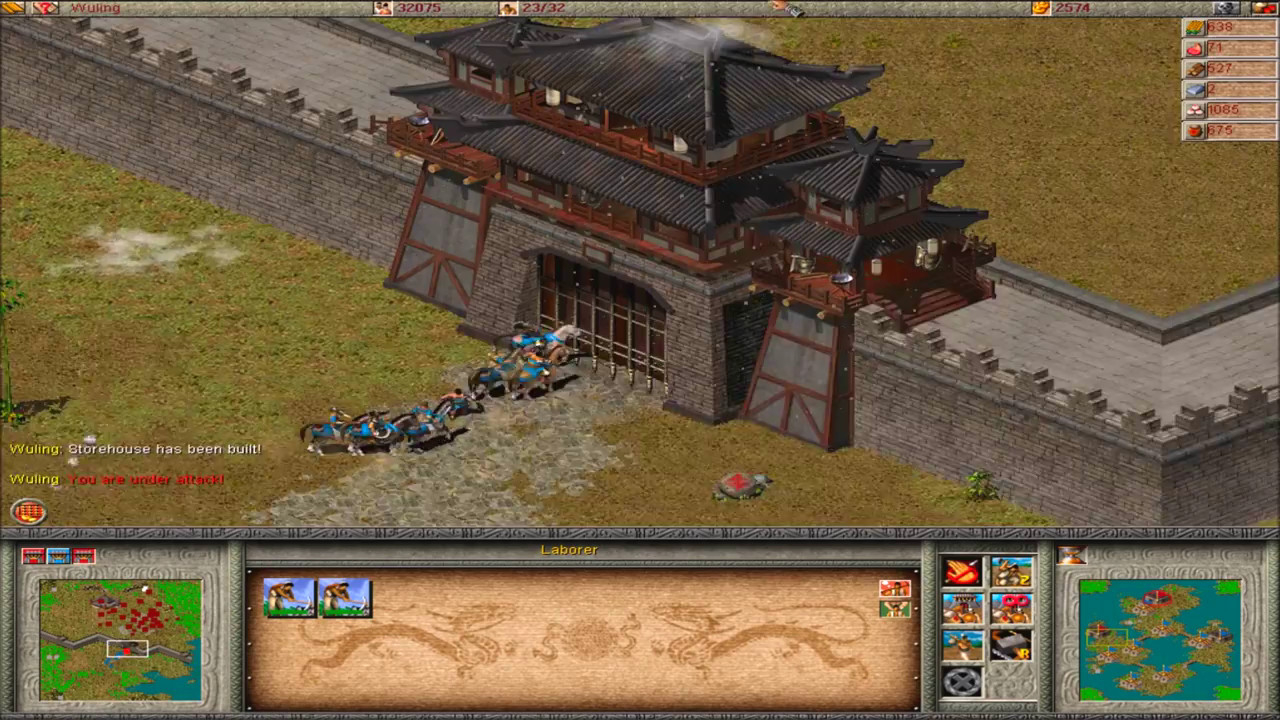Select the attack command icon

[960, 573]
